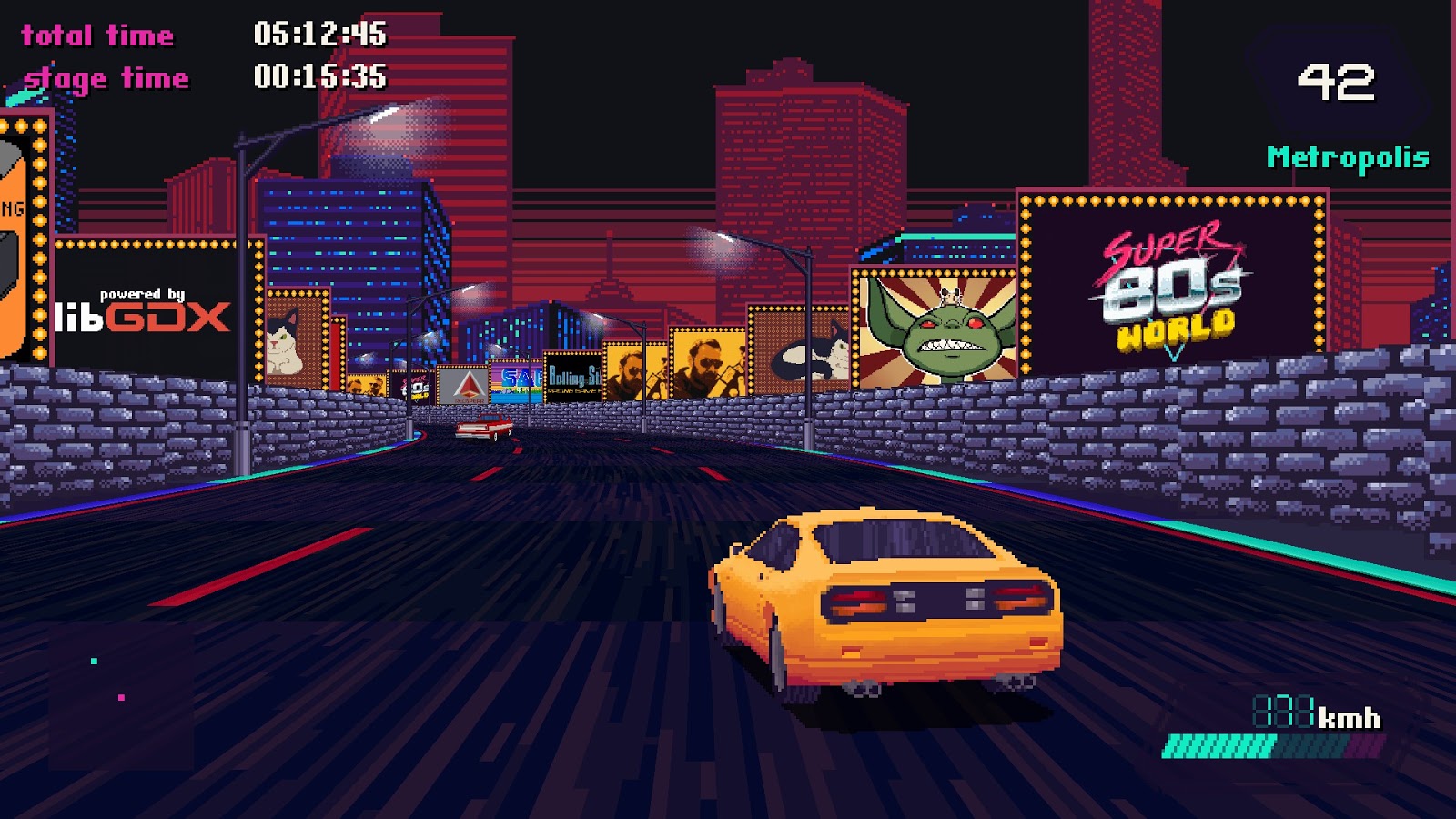Image resolution: width=1456 pixels, height=819 pixels.
Task: Select the green gremlin billboard
Action: click(x=937, y=328)
